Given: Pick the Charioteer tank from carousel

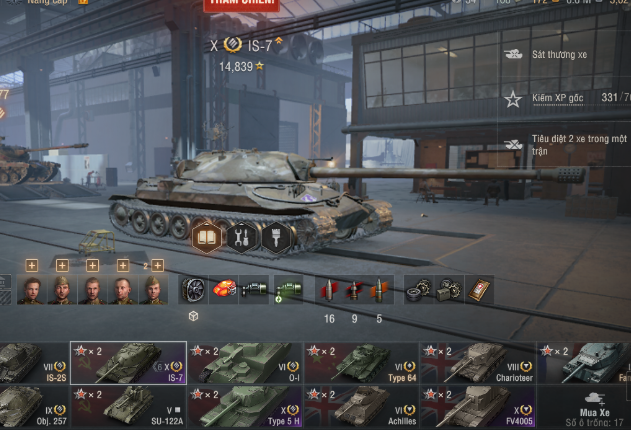Looking at the screenshot, I should click(478, 363).
